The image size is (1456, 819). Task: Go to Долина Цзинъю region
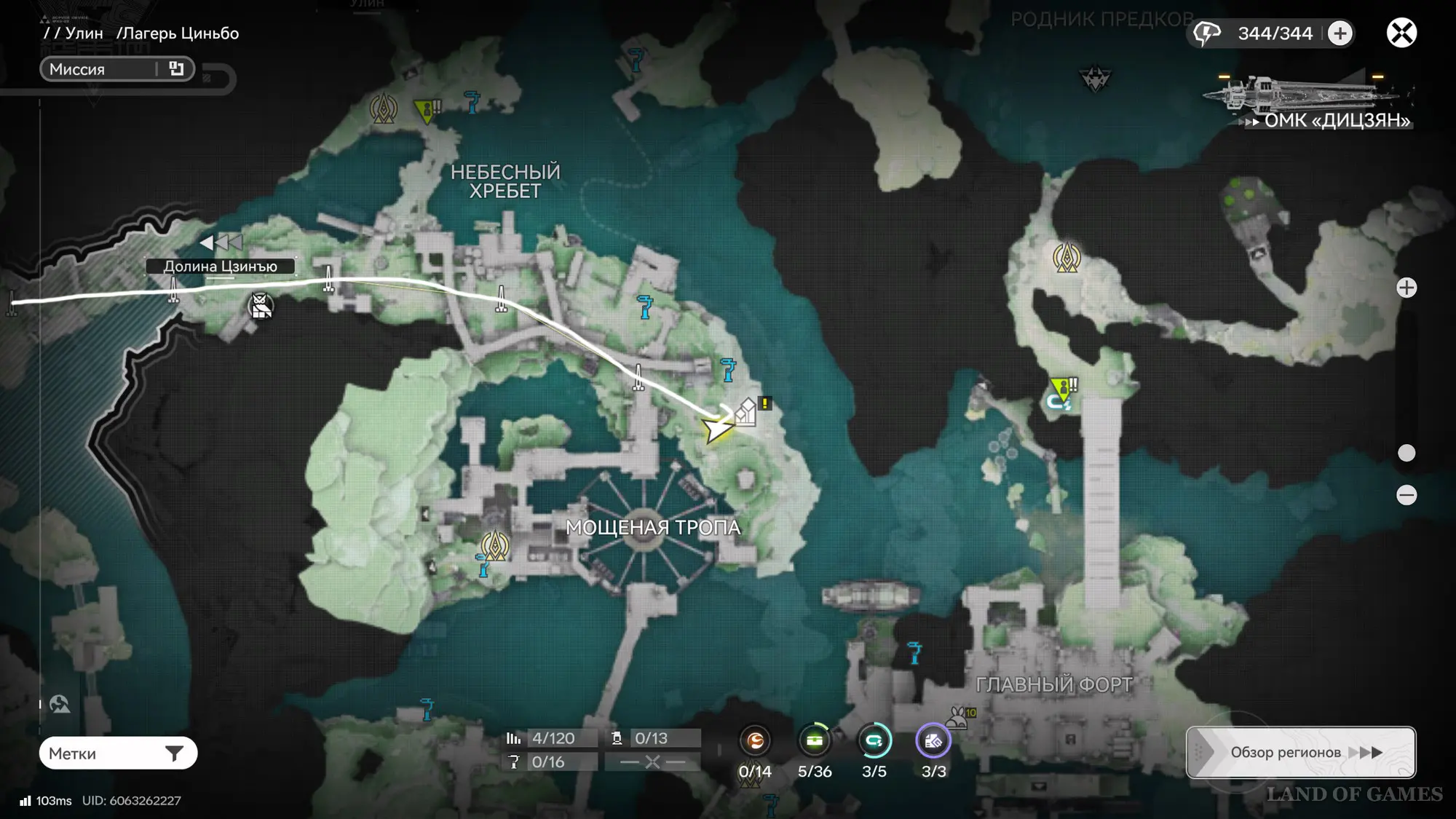pos(220,266)
